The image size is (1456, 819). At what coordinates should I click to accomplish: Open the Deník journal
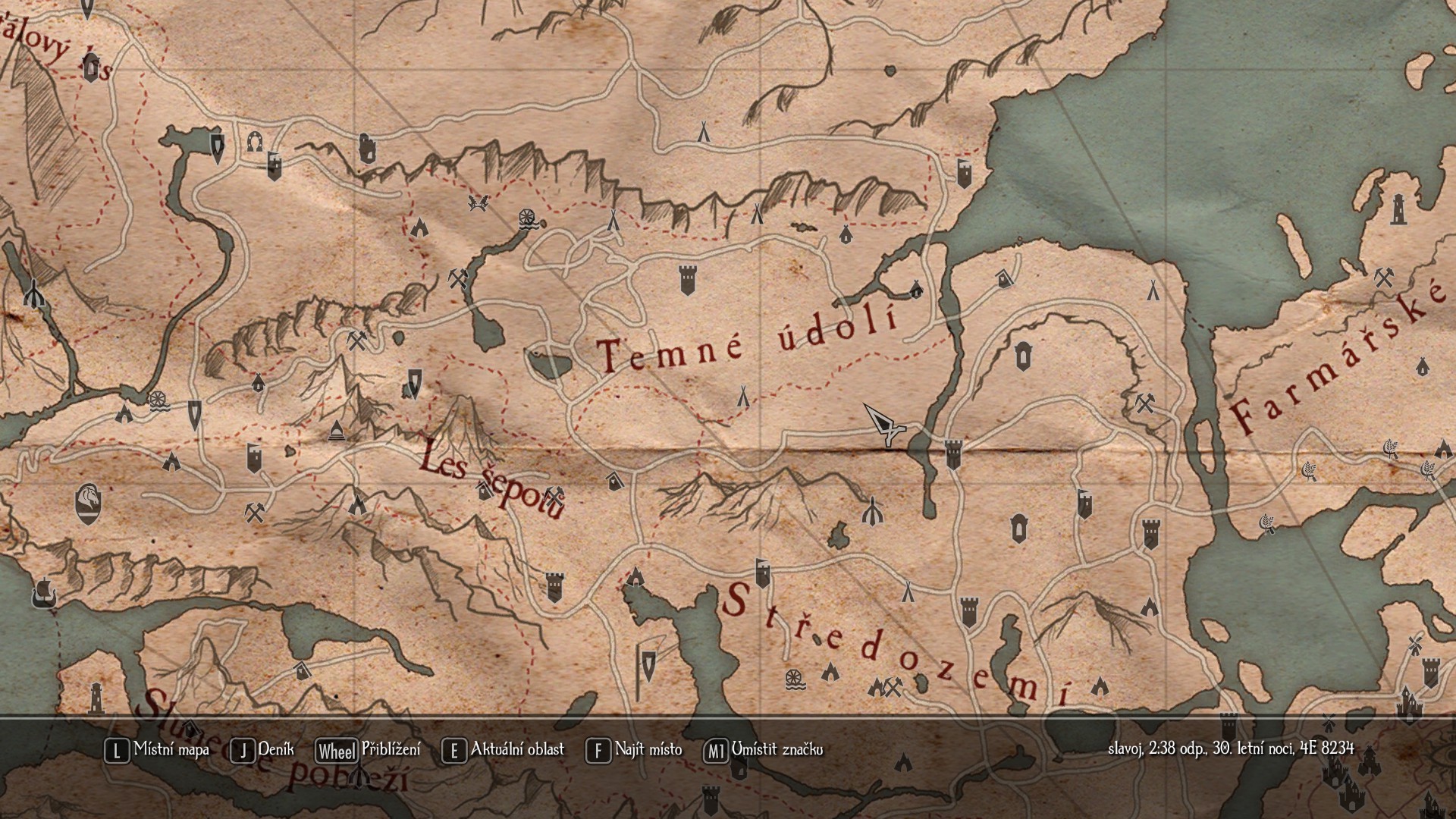tap(262, 750)
